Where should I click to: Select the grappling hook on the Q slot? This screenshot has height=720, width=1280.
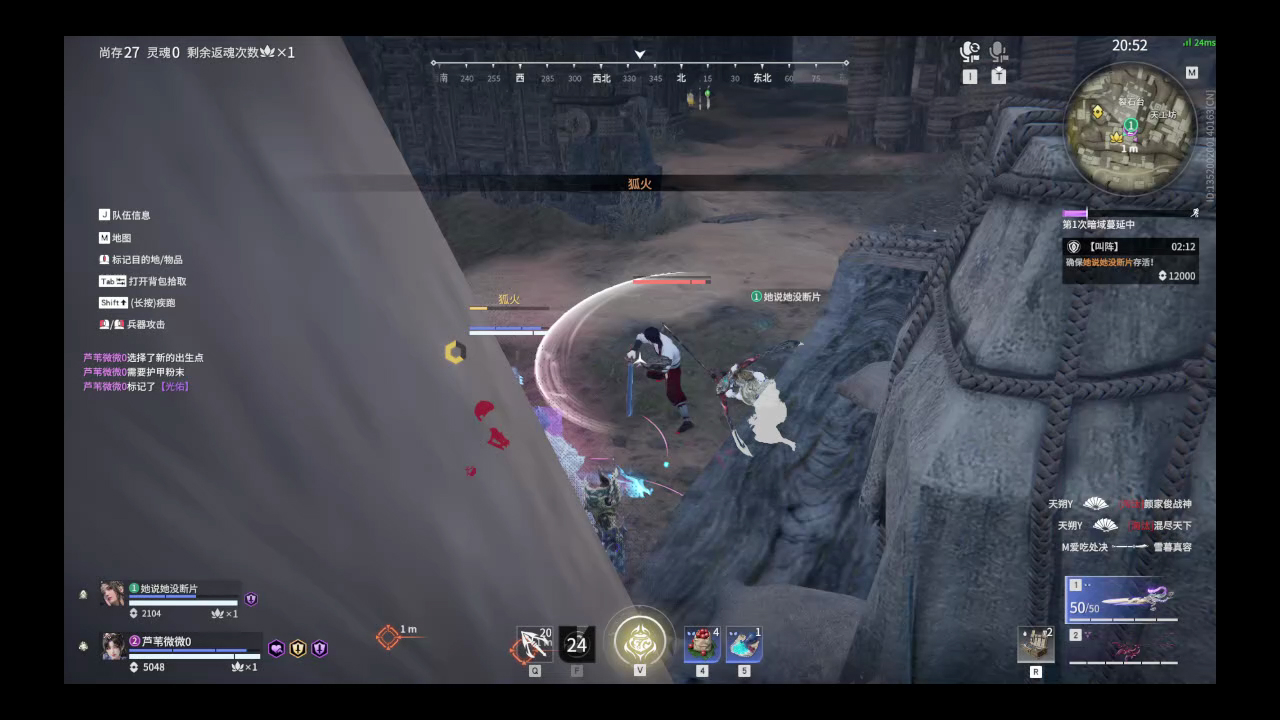(533, 643)
